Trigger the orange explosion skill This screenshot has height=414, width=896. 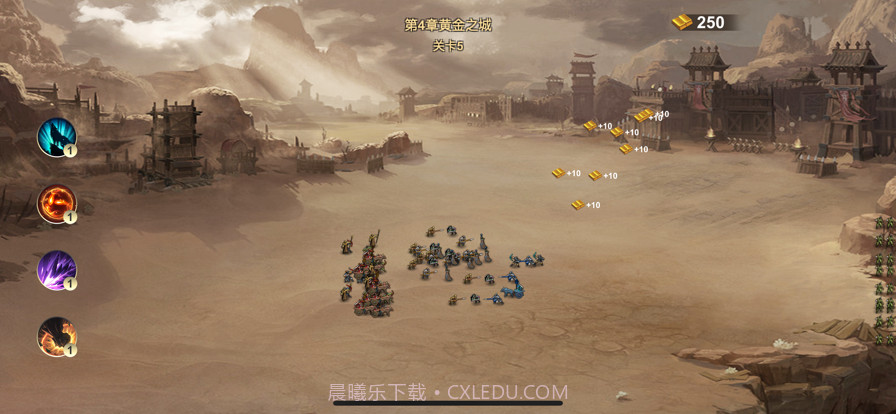[56, 336]
